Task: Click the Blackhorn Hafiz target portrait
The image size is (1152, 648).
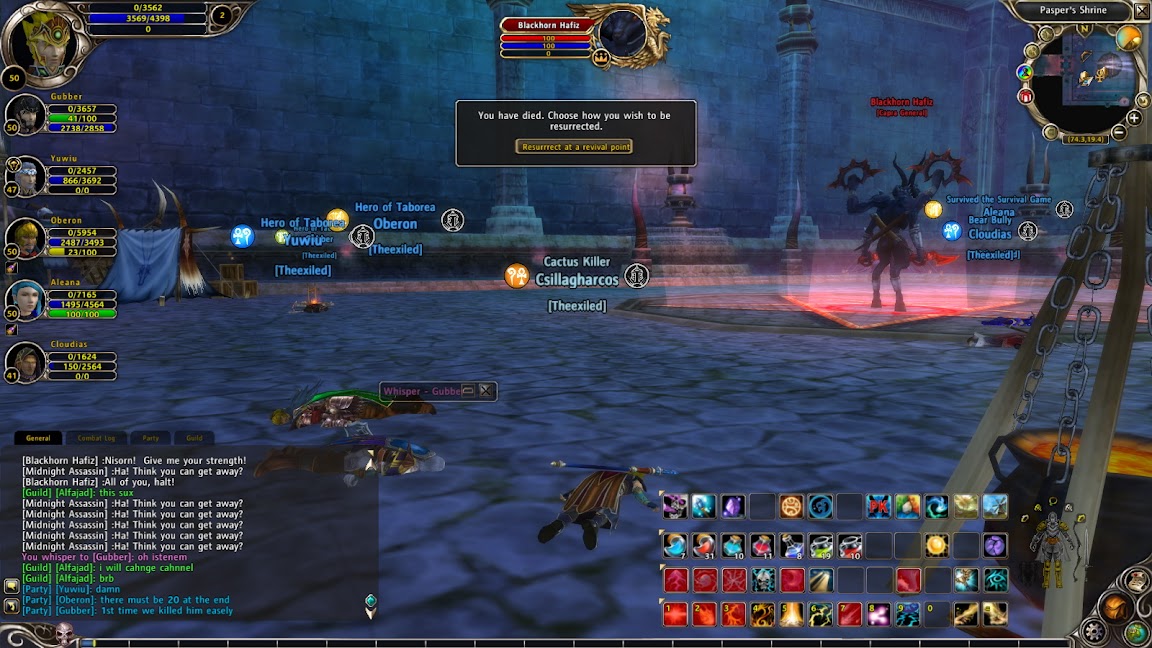Action: (621, 31)
